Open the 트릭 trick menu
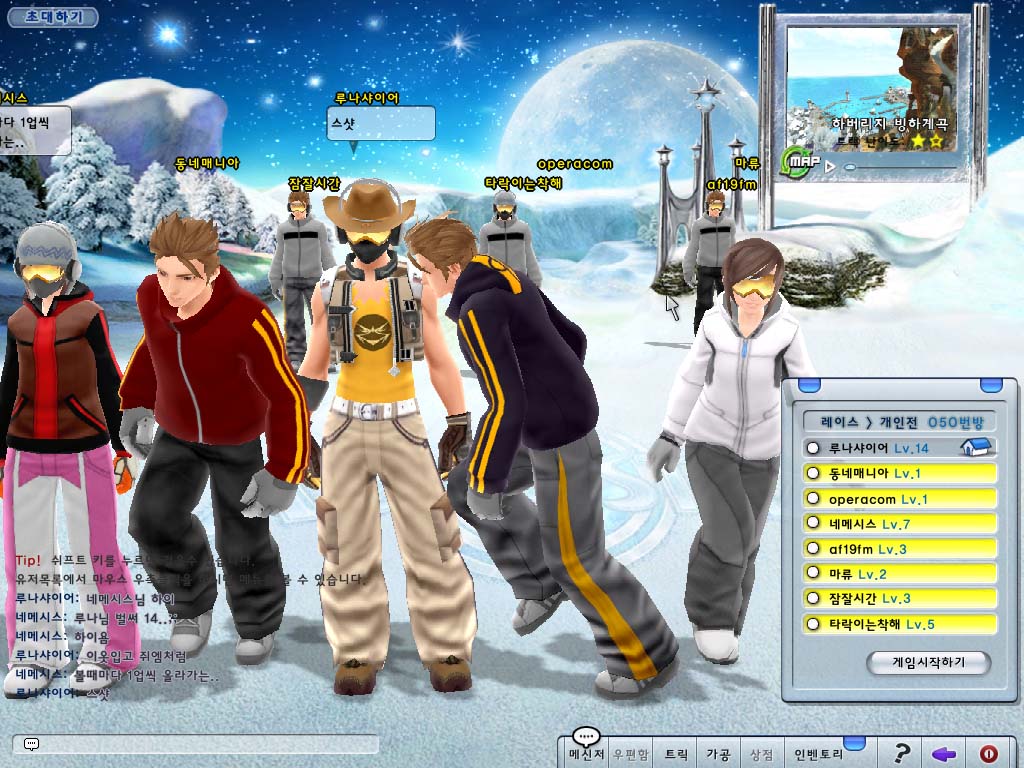The height and width of the screenshot is (768, 1024). tap(677, 754)
